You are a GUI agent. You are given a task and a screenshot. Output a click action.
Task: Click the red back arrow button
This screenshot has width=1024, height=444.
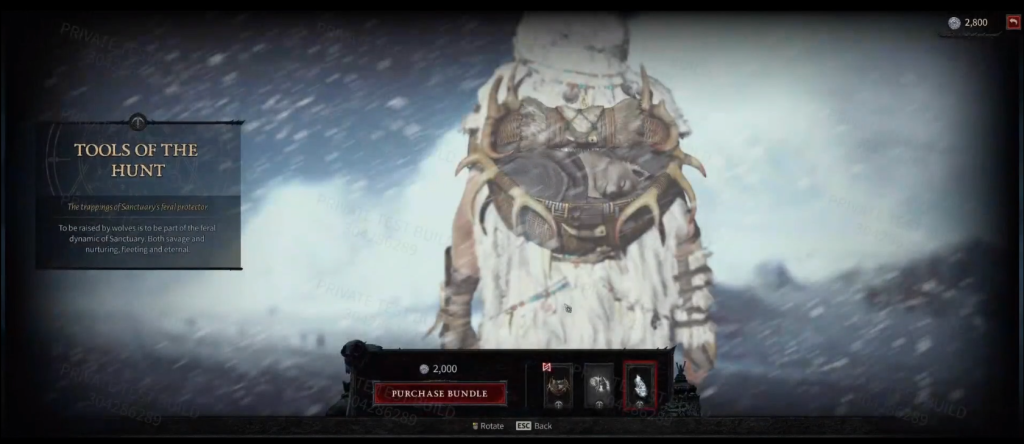(1013, 22)
